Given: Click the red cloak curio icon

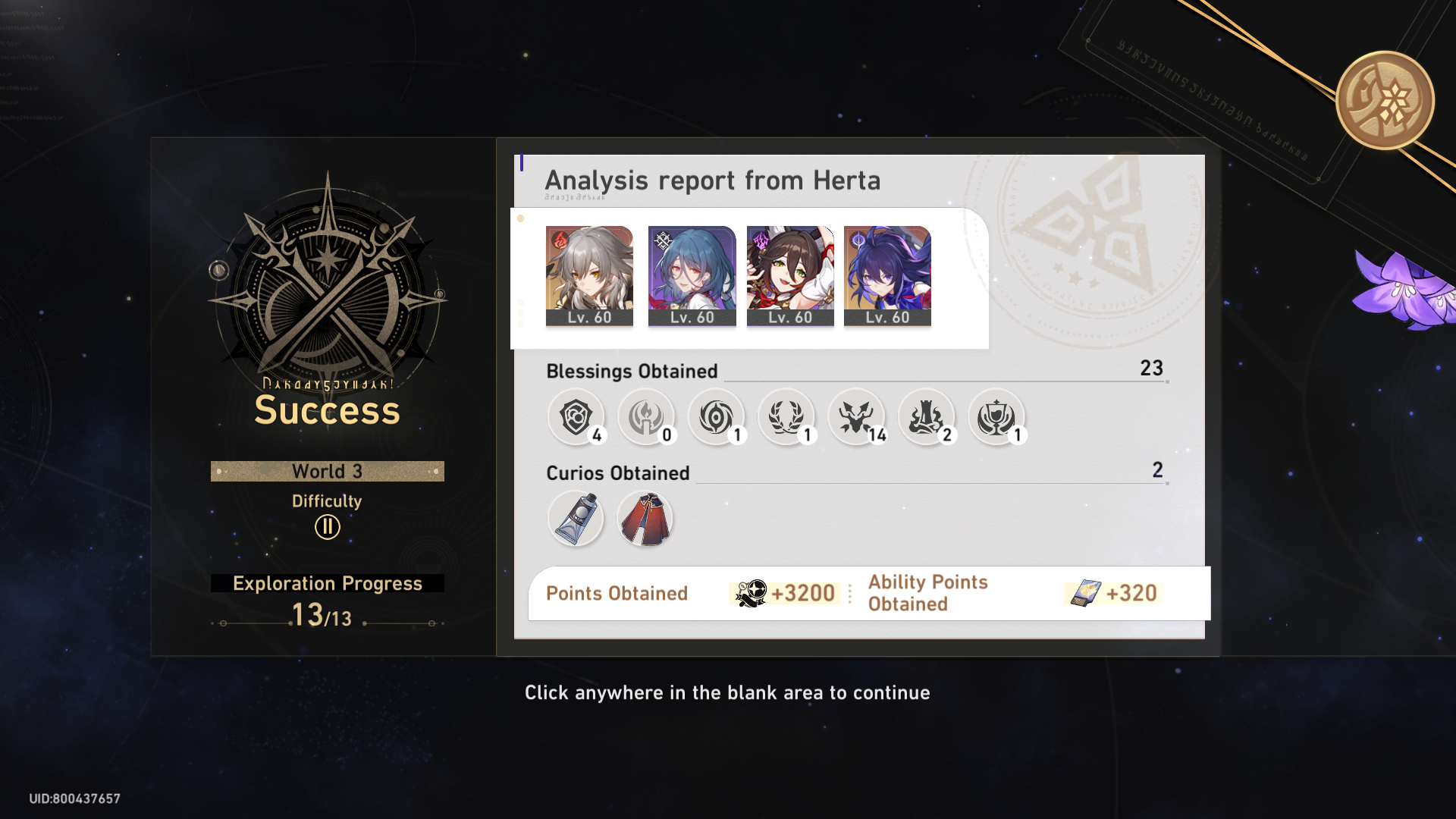Looking at the screenshot, I should point(645,518).
